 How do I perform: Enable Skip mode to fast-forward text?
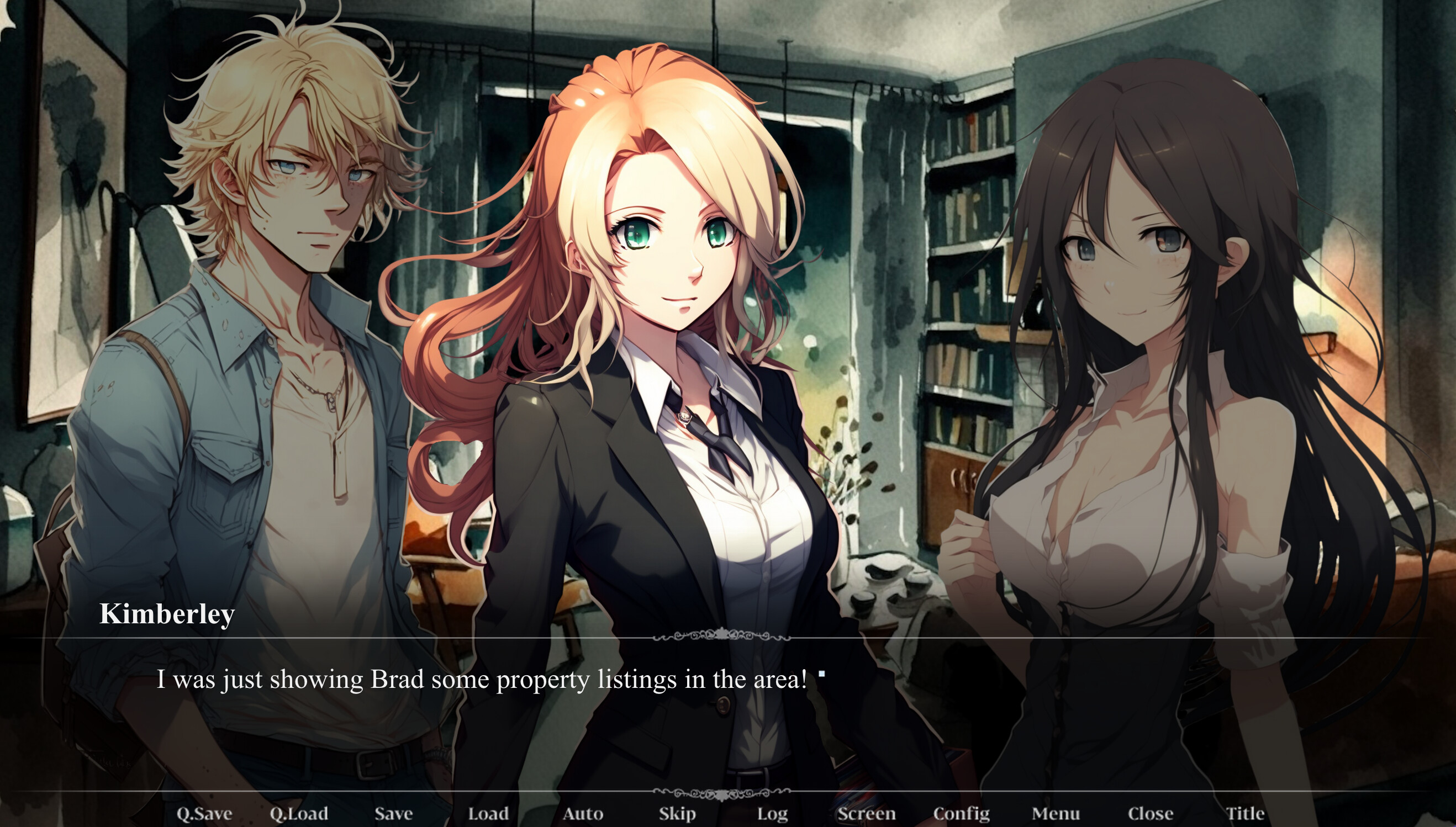676,813
